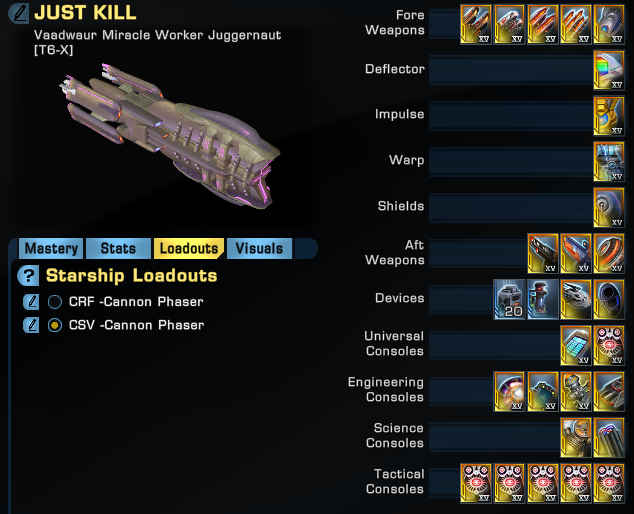
Task: Click the edit icon beside CRF -Cannon Phaser
Action: (x=31, y=301)
